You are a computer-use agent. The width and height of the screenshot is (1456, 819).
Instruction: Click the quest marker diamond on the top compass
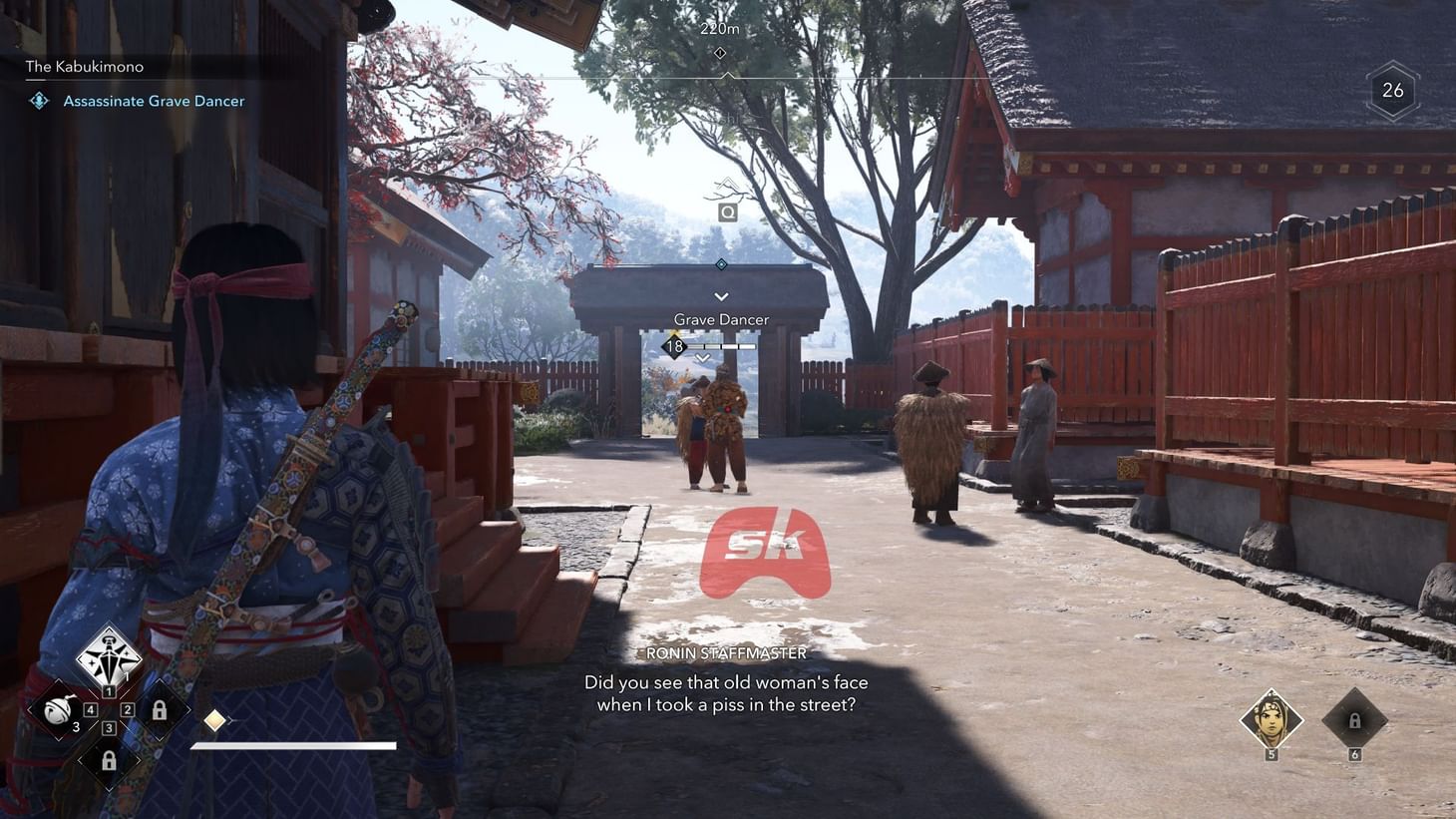[720, 52]
